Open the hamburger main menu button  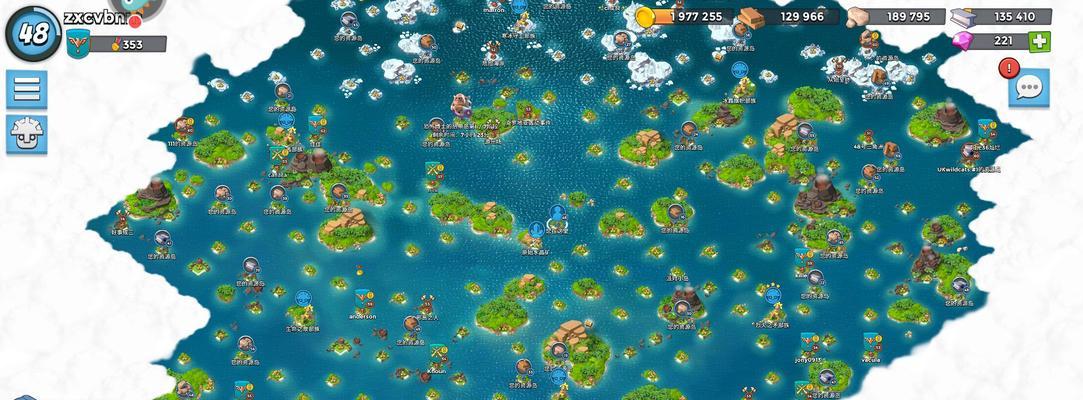[27, 89]
